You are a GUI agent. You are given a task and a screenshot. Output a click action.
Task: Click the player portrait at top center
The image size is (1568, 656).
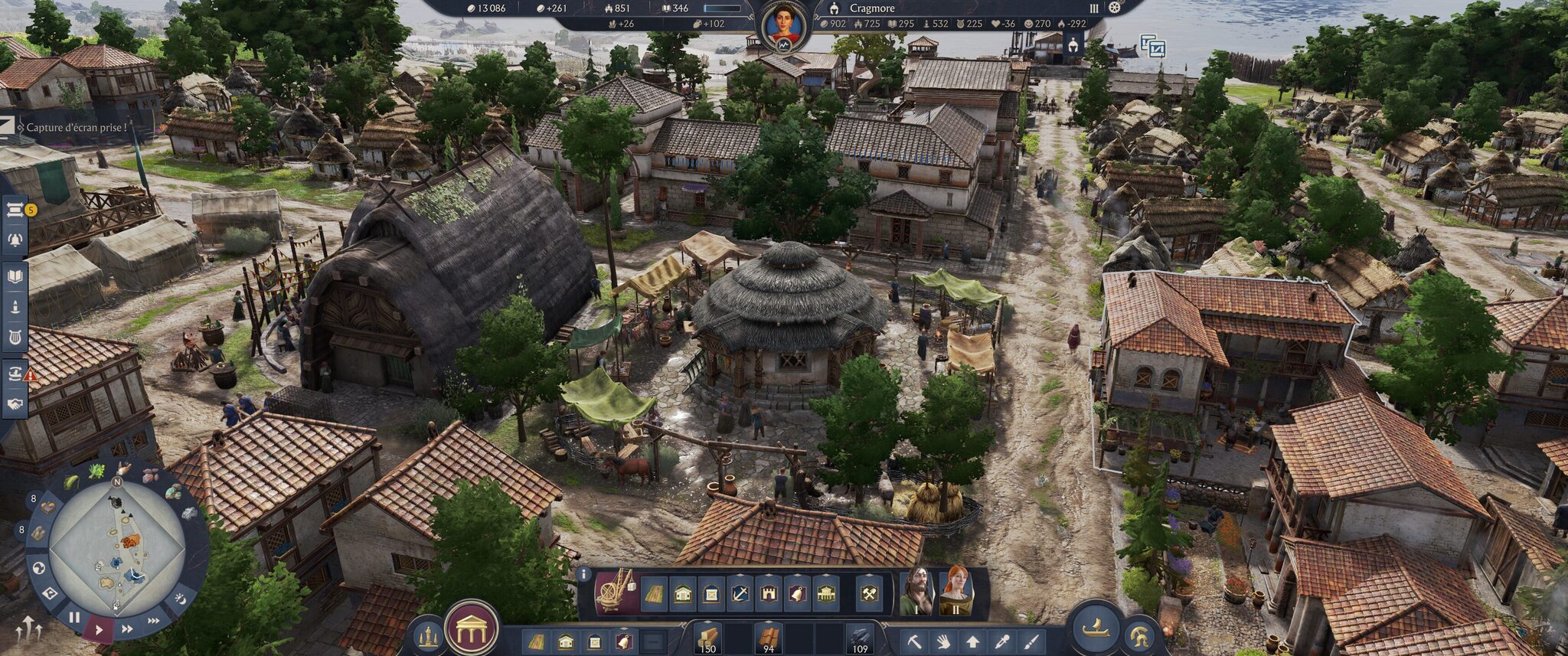tap(784, 23)
